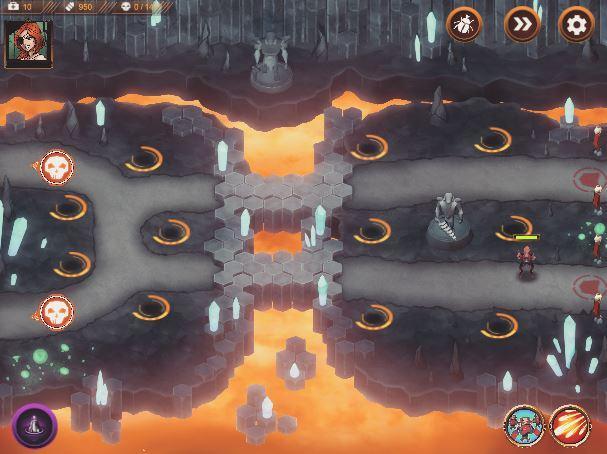Screen dimensions: 607x454
Task: Activate the purple ability in the corner
Action: pyautogui.click(x=34, y=425)
